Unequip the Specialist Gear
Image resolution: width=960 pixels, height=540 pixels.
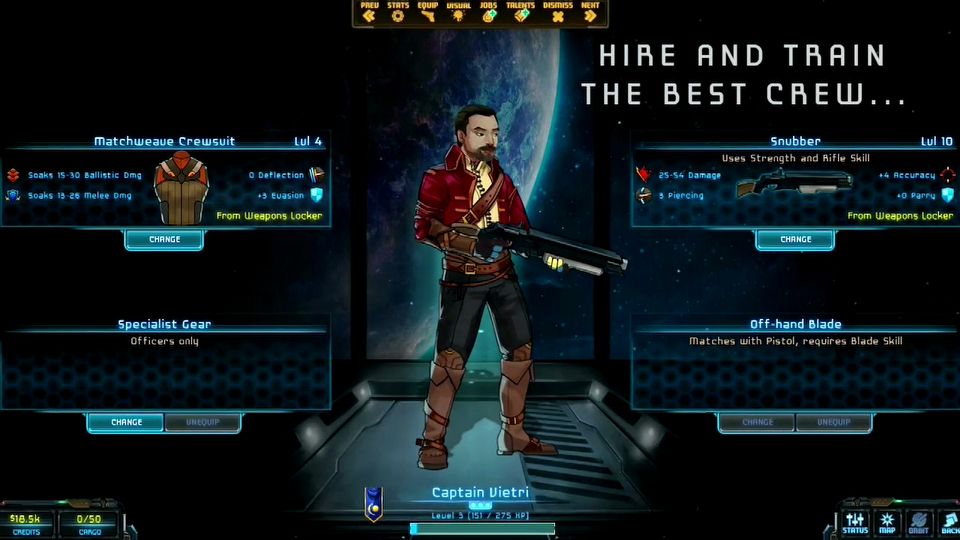(x=202, y=423)
